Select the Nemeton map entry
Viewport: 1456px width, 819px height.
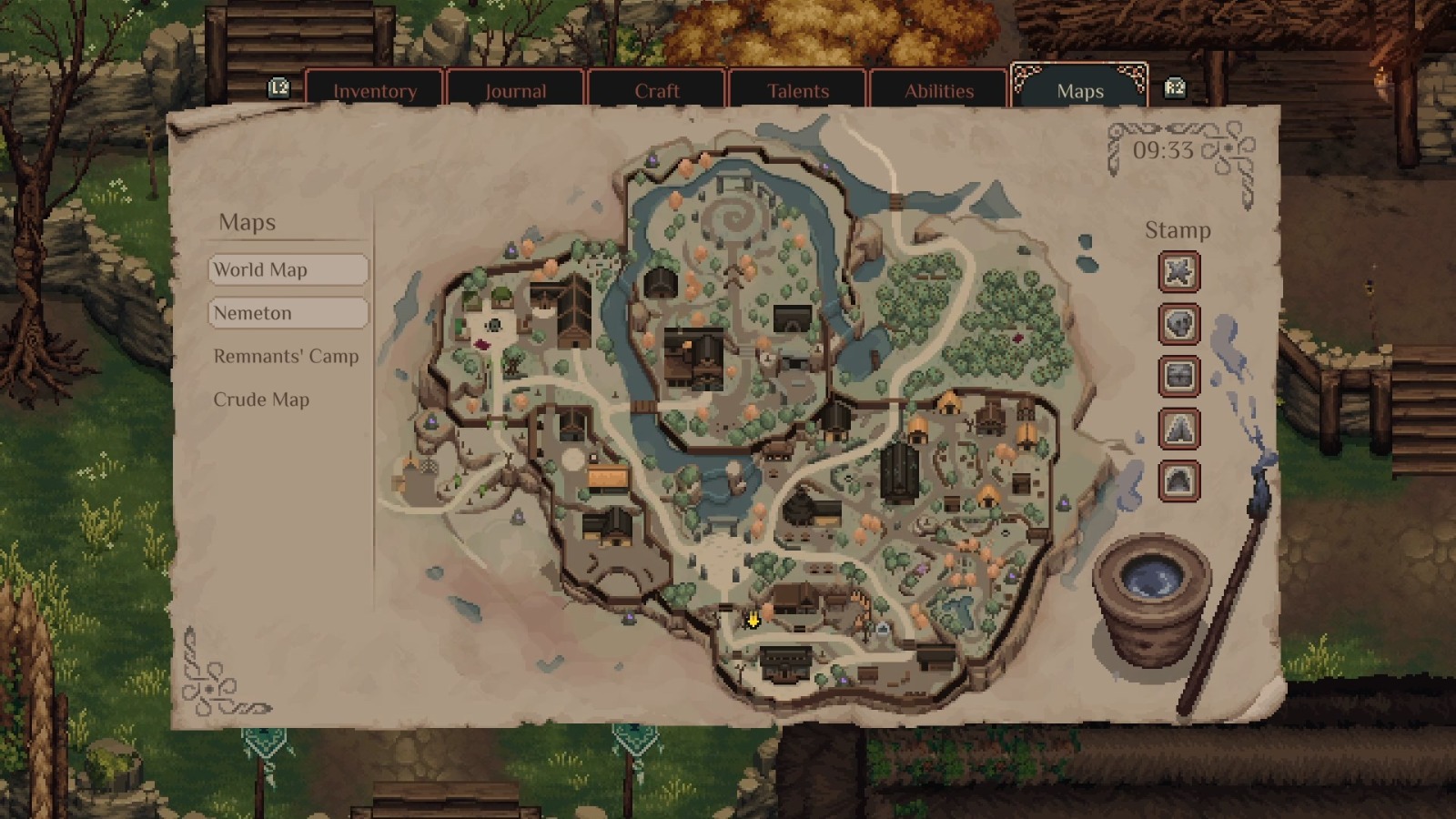[x=288, y=313]
